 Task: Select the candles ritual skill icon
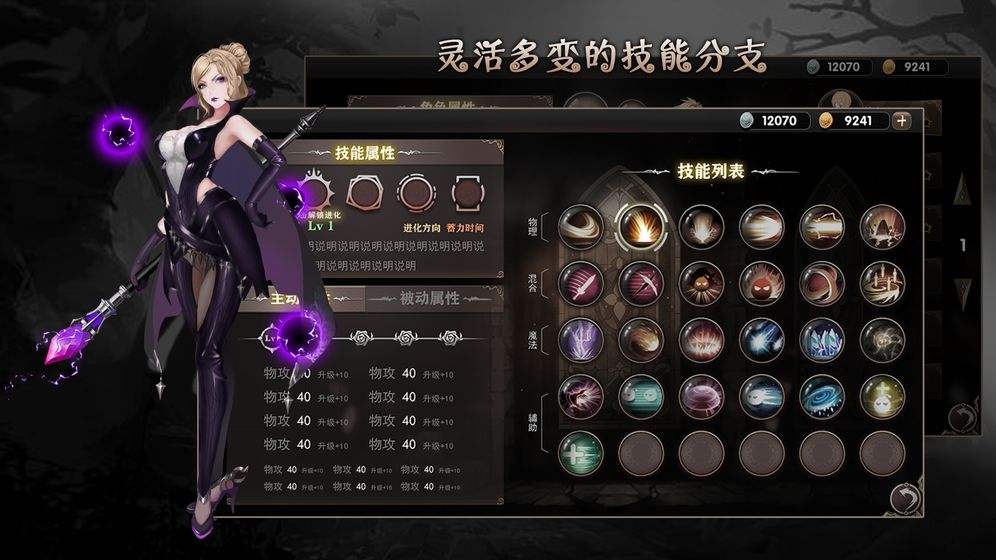point(882,283)
